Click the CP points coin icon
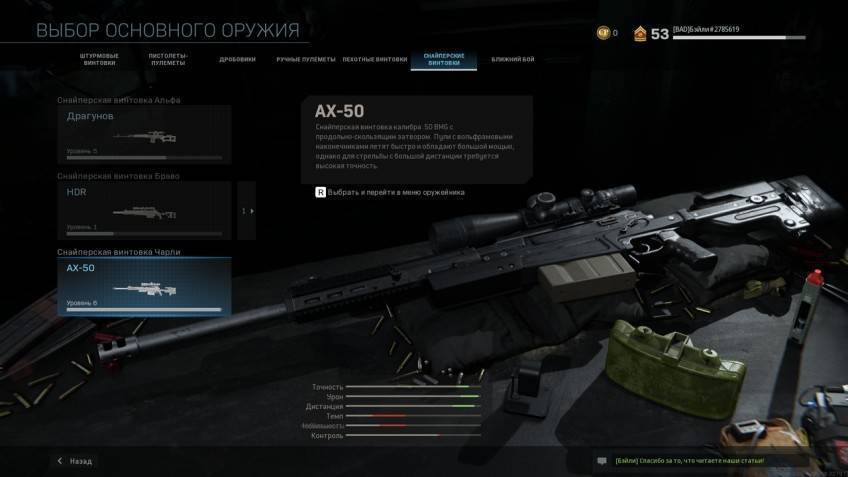 click(x=602, y=33)
